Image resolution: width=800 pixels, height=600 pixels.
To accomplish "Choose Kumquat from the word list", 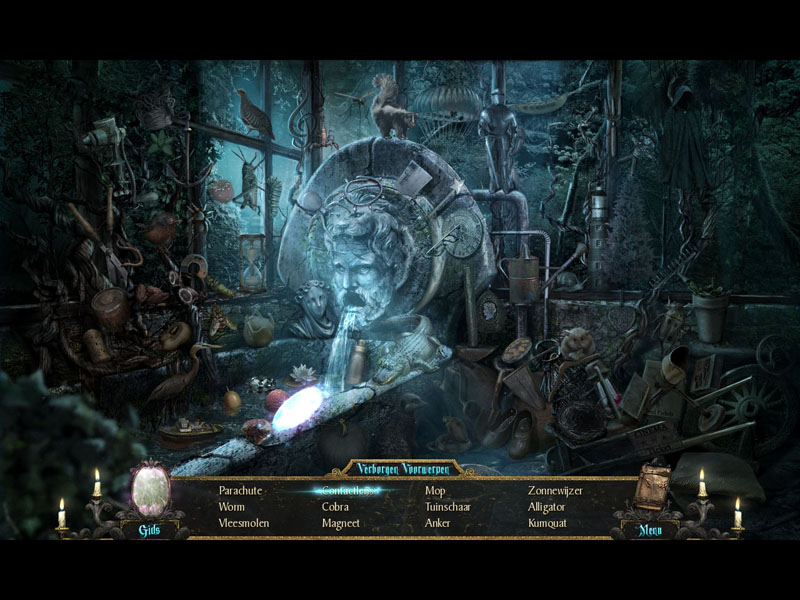I will pyautogui.click(x=547, y=523).
